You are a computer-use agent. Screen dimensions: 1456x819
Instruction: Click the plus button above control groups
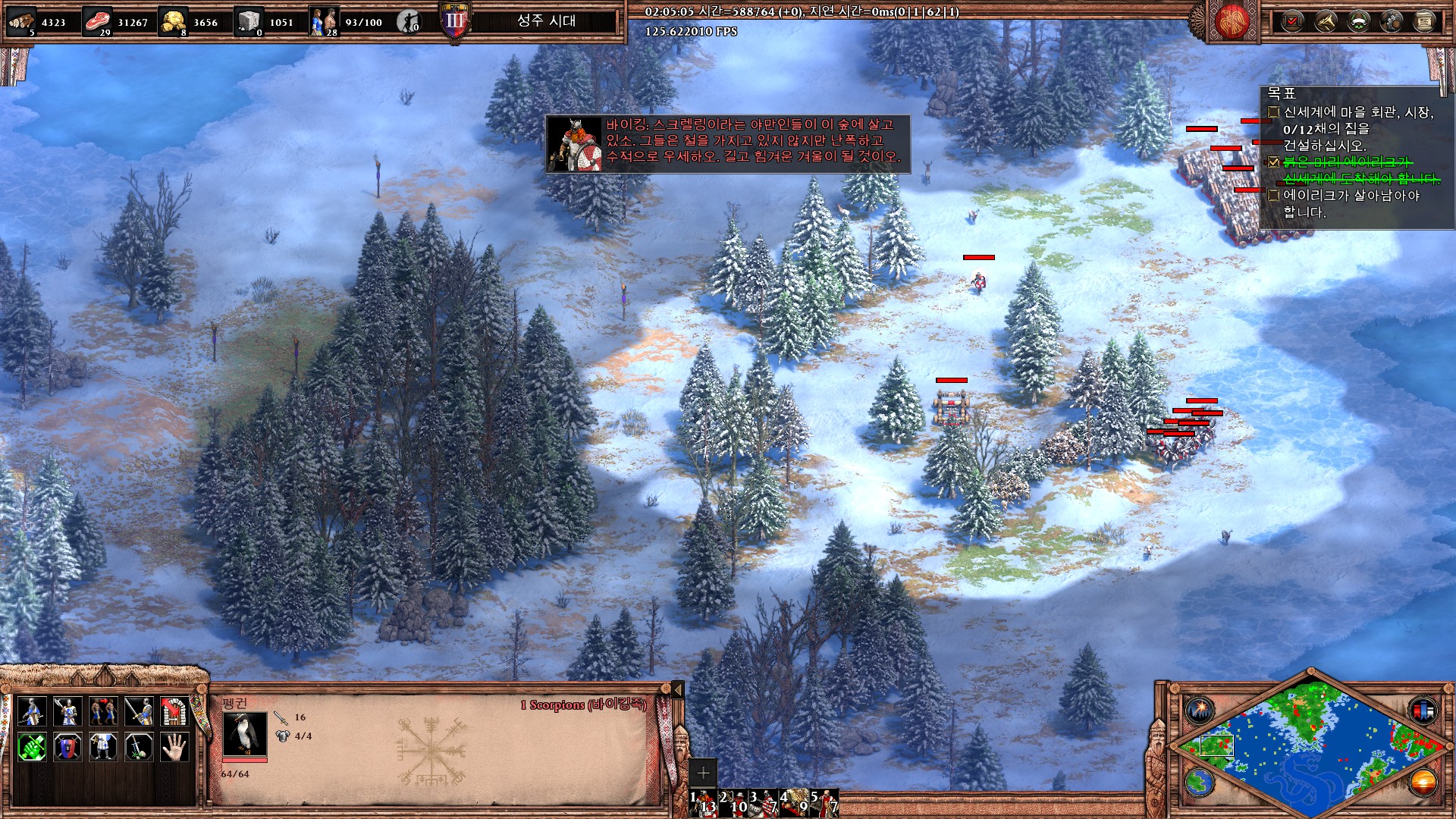[x=703, y=773]
